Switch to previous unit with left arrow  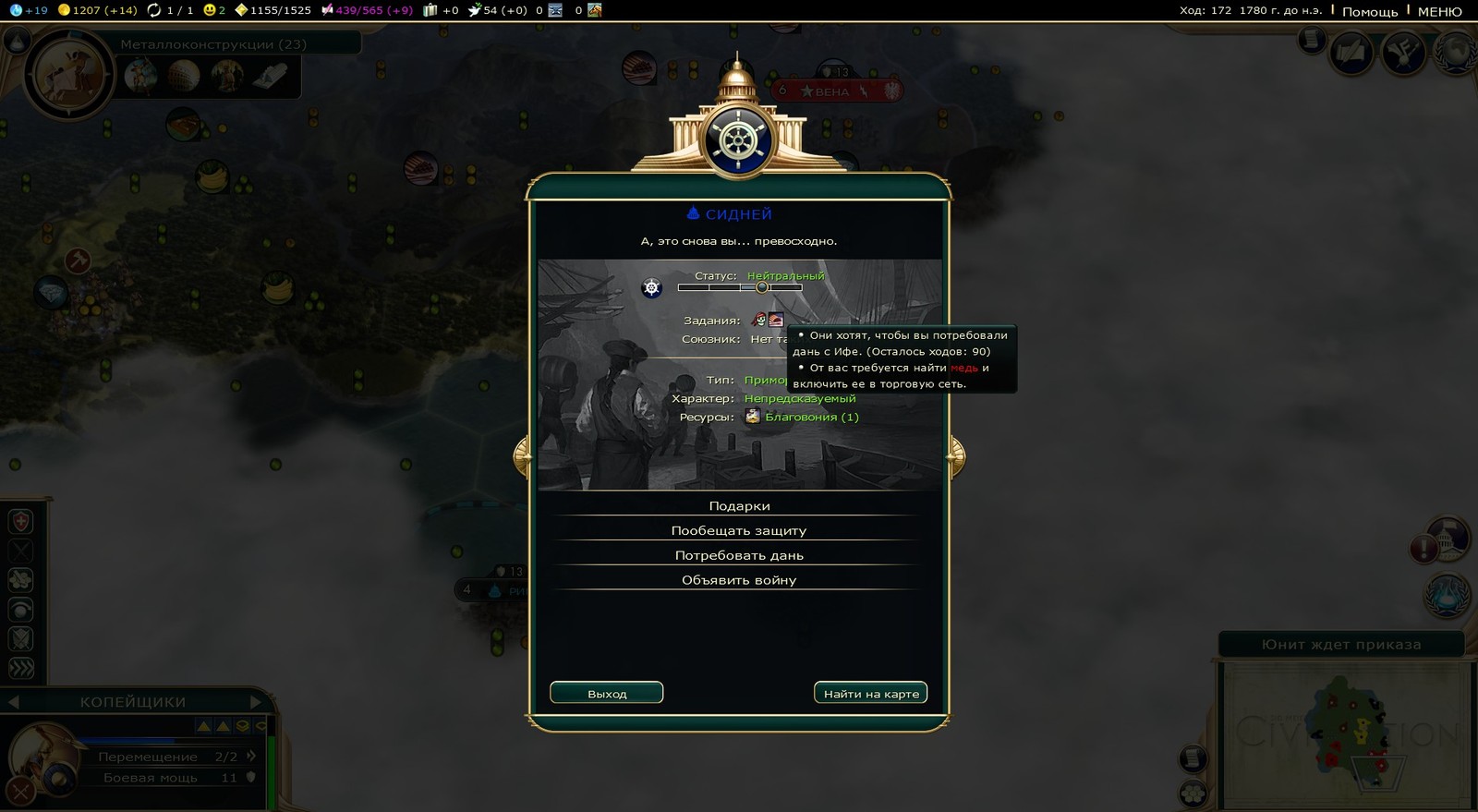tap(14, 702)
